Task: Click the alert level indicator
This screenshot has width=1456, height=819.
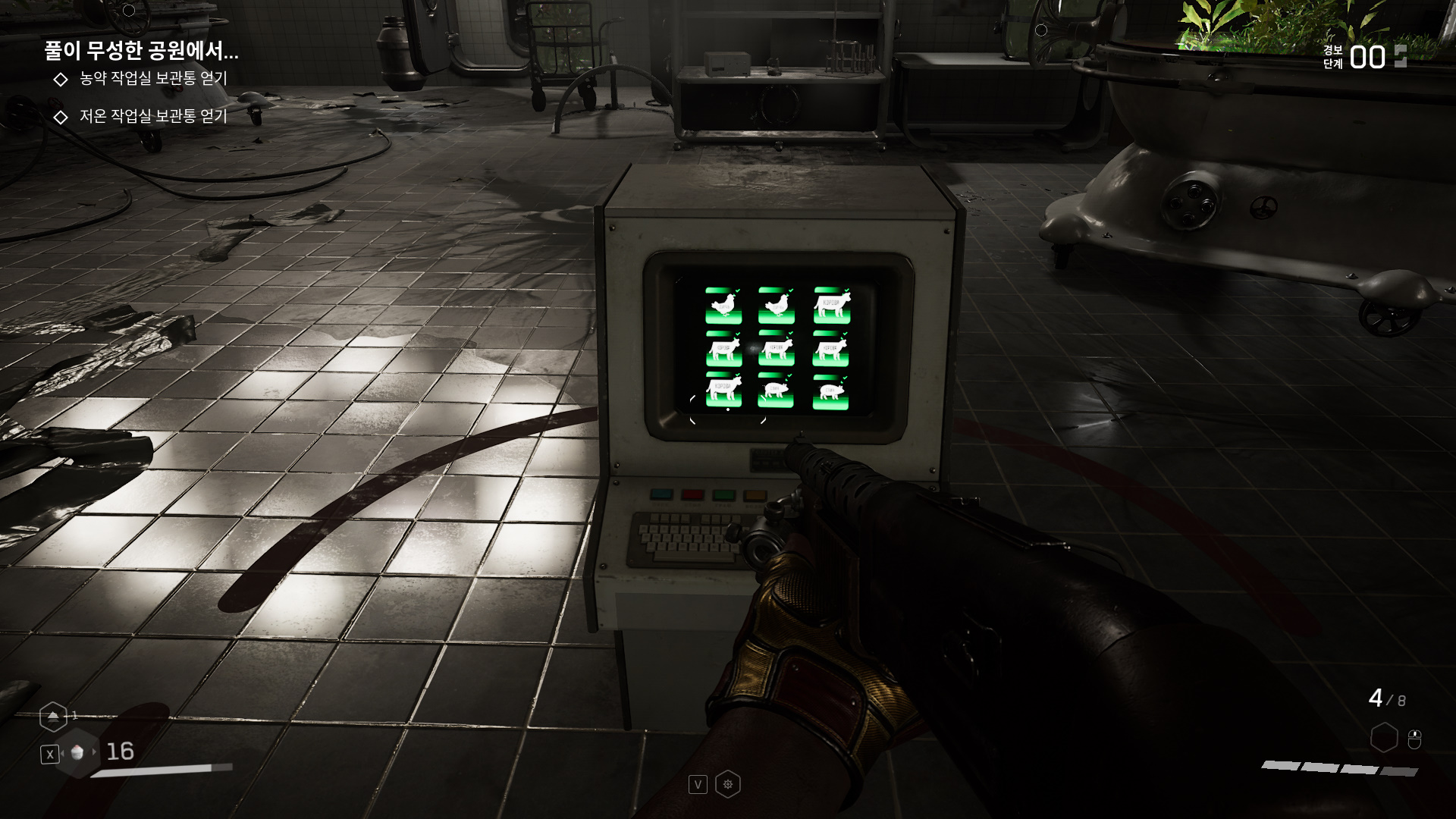Action: (x=1367, y=57)
